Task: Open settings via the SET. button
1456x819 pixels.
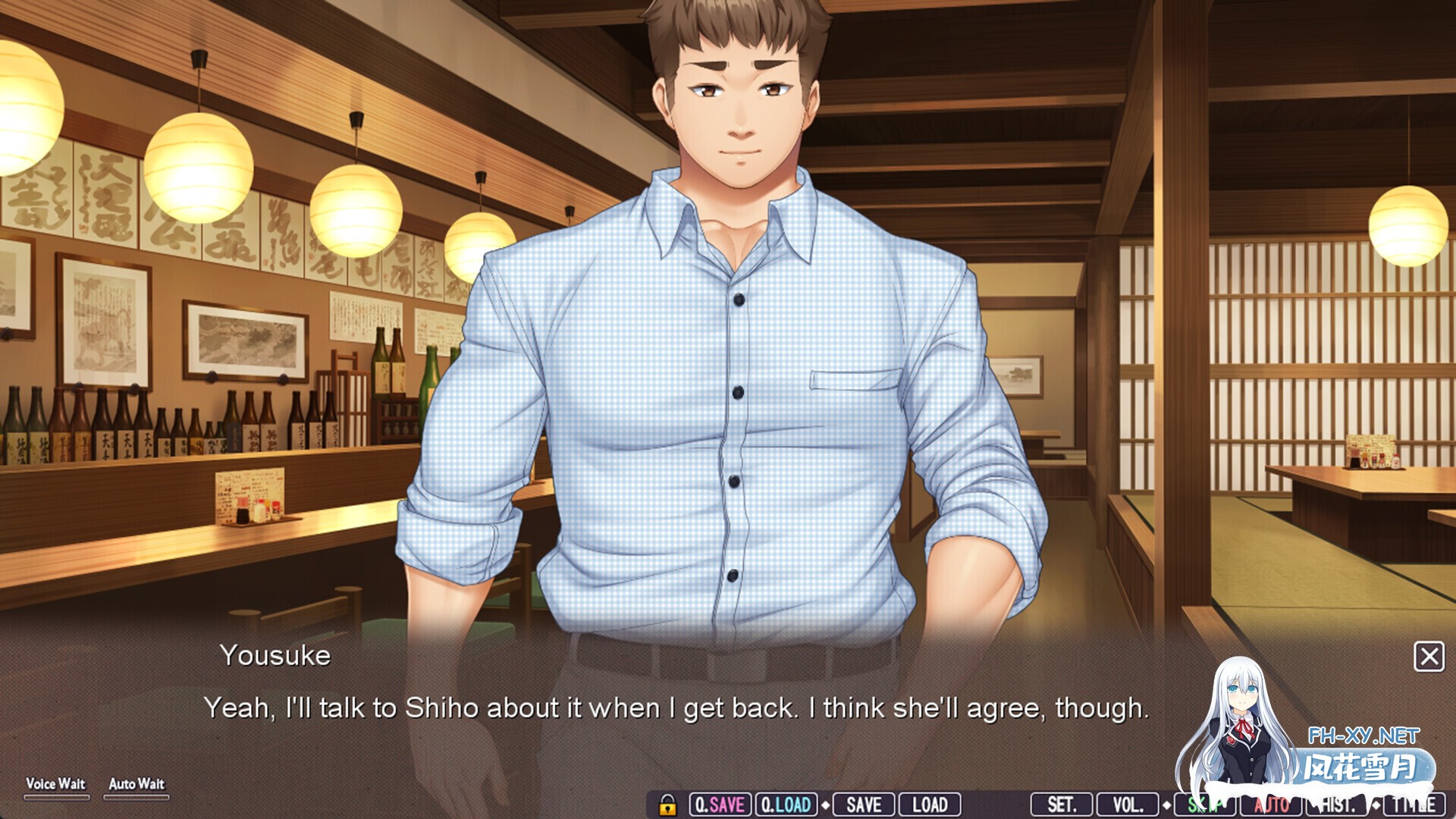Action: tap(1061, 805)
